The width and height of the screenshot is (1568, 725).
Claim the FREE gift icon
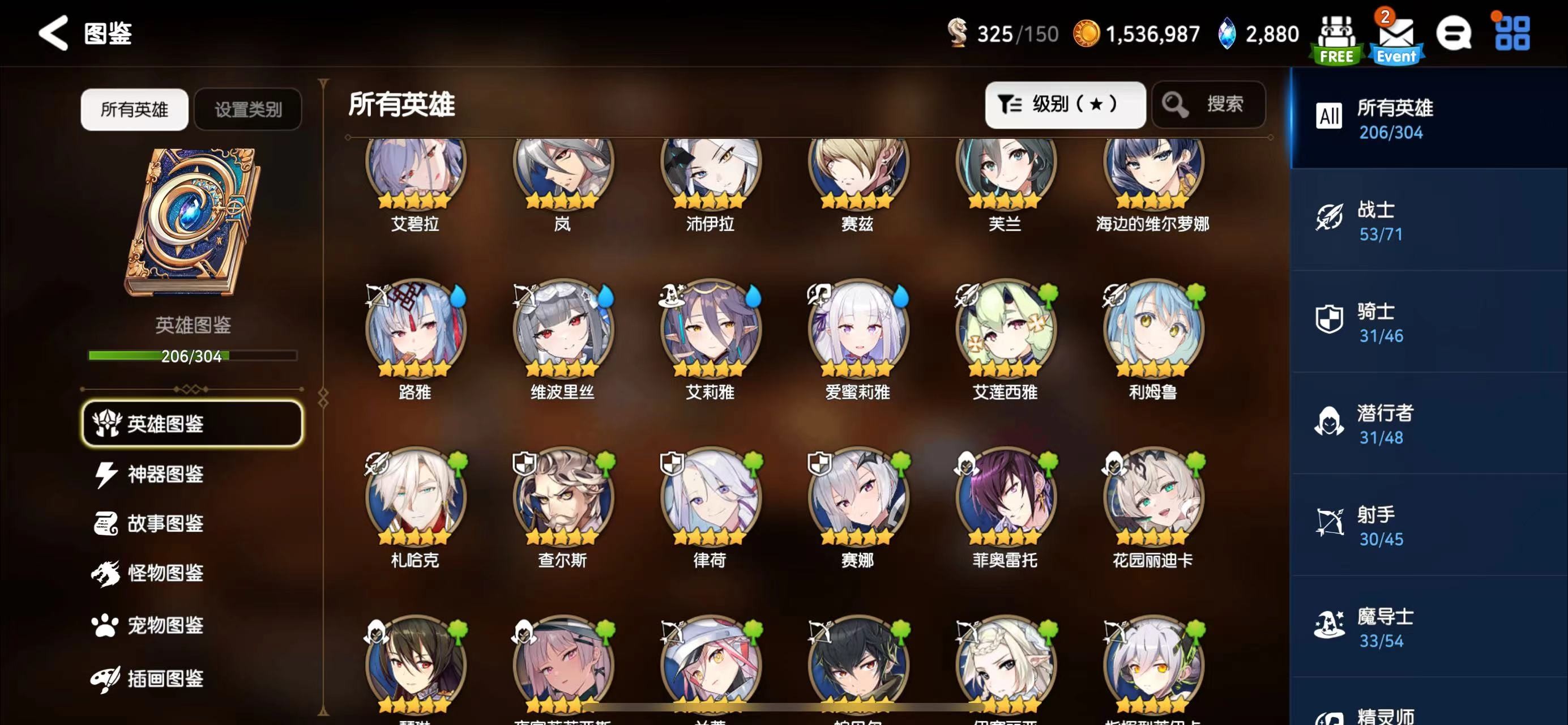(x=1336, y=38)
